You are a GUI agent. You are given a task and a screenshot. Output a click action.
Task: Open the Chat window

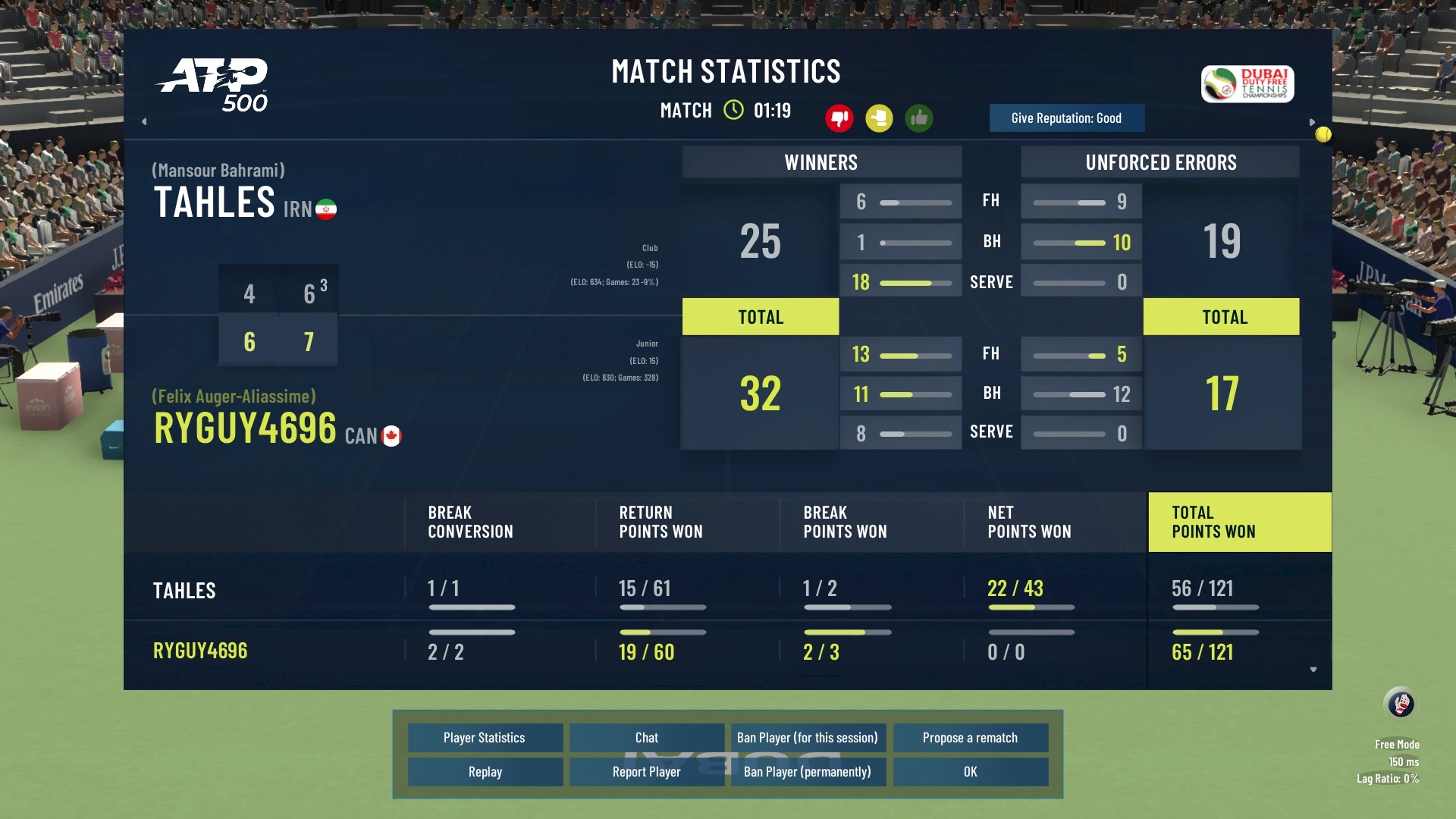click(x=646, y=738)
